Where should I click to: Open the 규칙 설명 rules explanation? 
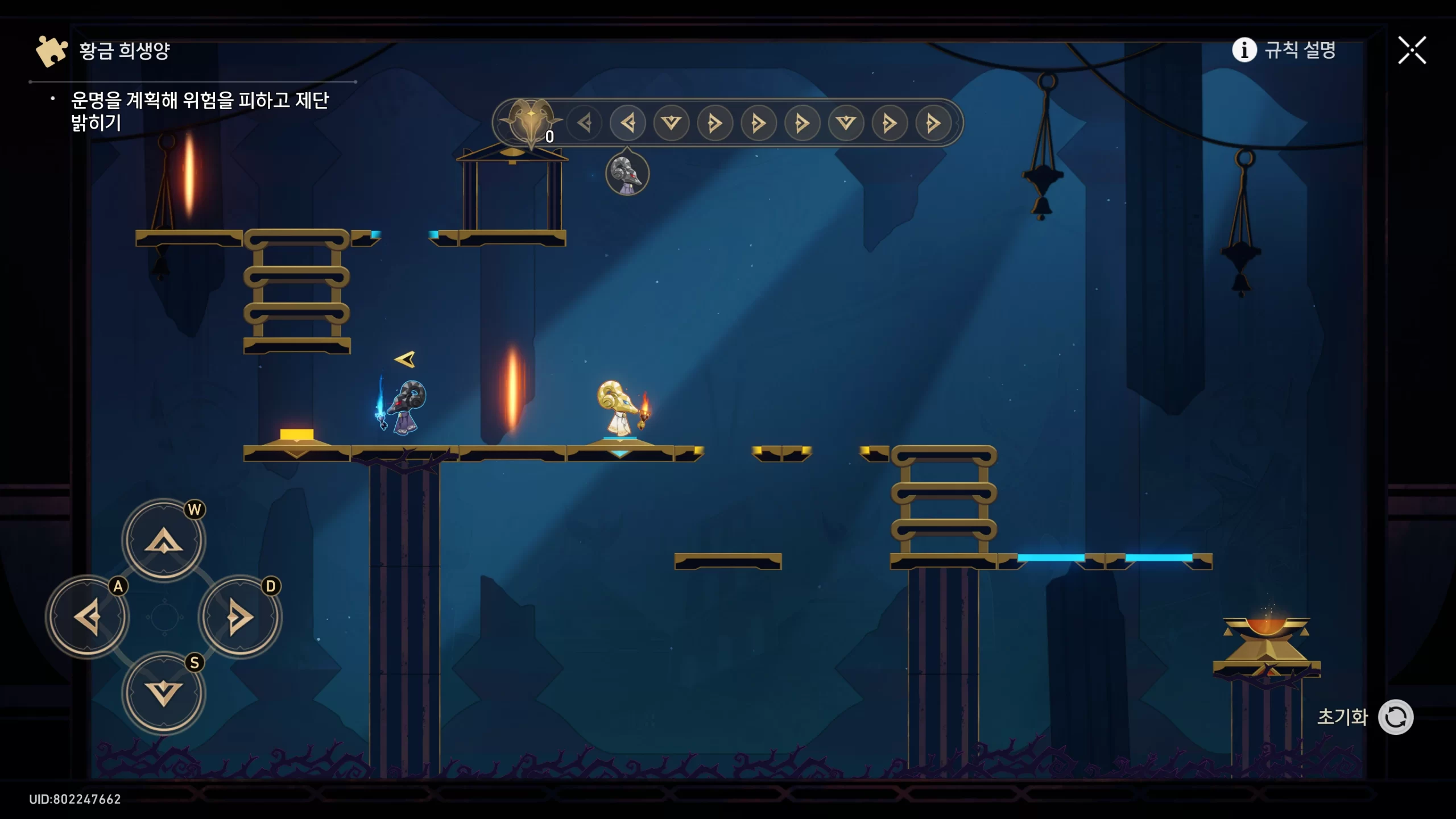click(1284, 50)
